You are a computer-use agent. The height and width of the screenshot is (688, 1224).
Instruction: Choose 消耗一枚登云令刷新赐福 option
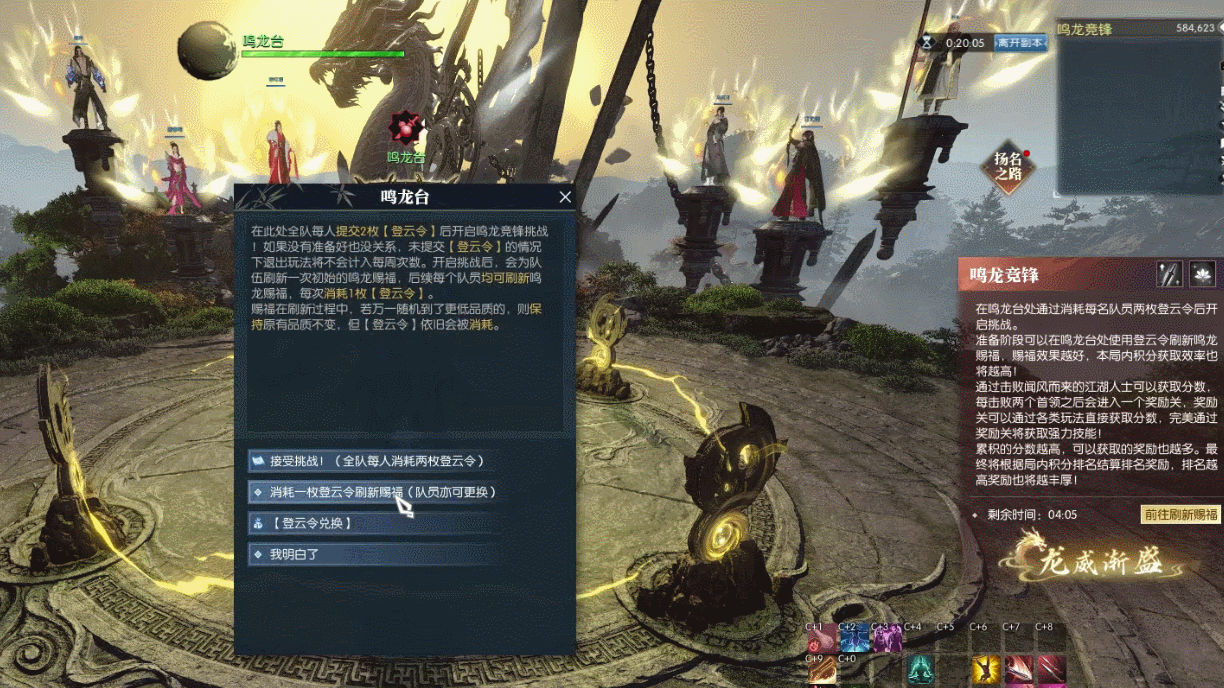point(375,492)
